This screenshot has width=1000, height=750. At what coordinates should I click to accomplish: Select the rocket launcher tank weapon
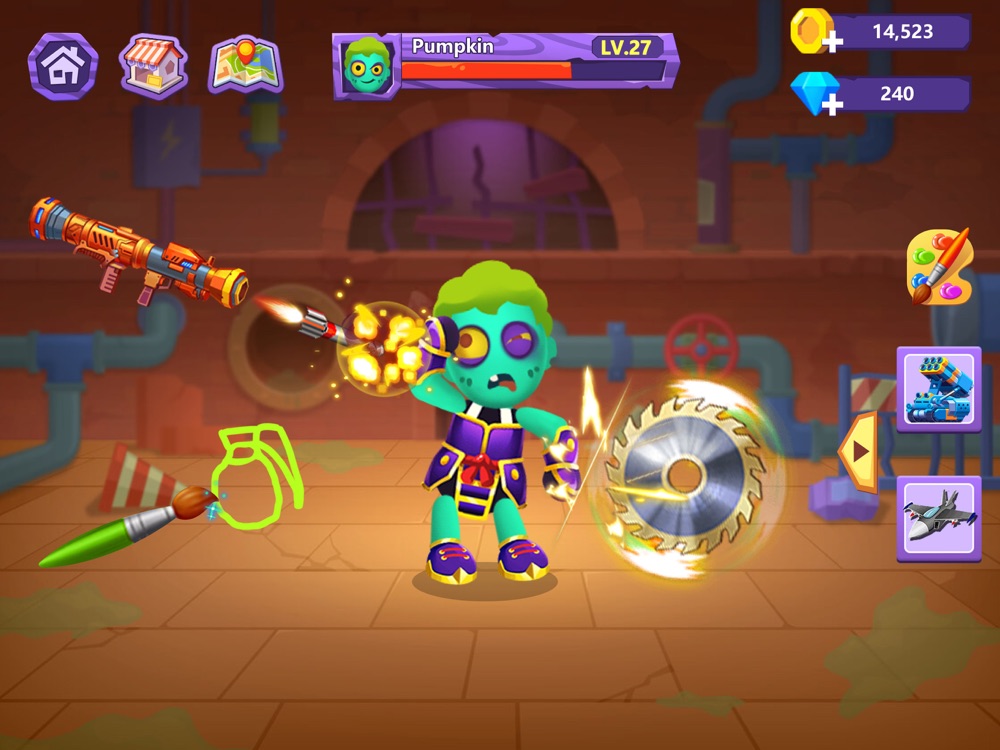[938, 389]
